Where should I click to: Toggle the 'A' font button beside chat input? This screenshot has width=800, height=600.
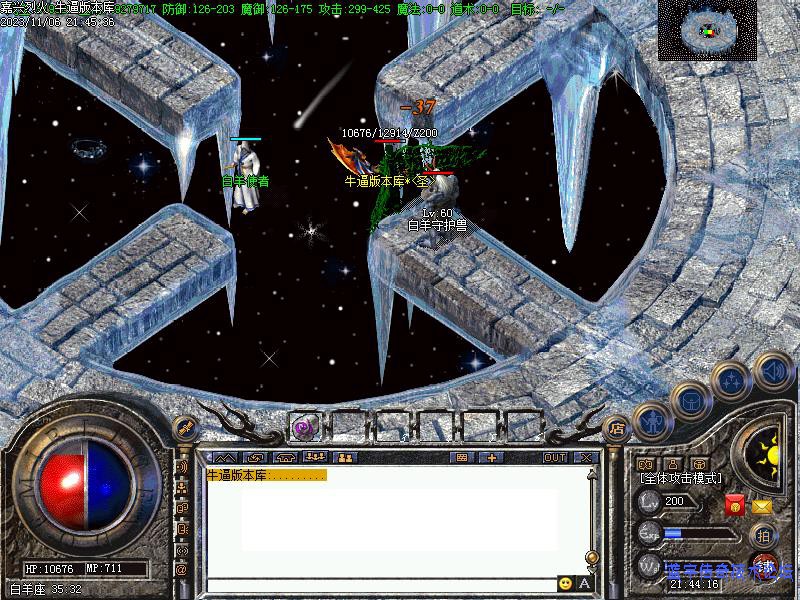tap(585, 583)
